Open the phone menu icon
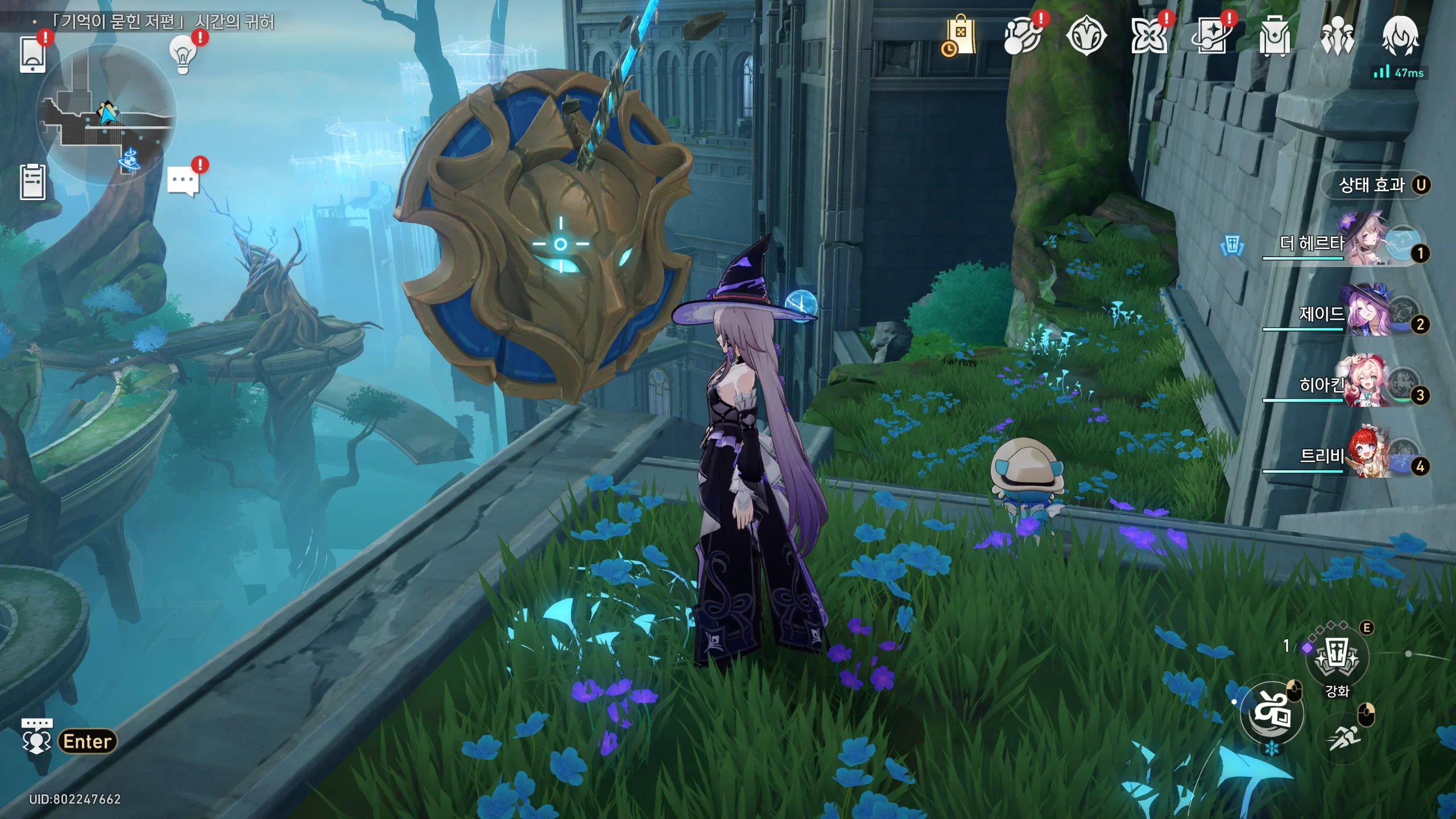 coord(32,55)
